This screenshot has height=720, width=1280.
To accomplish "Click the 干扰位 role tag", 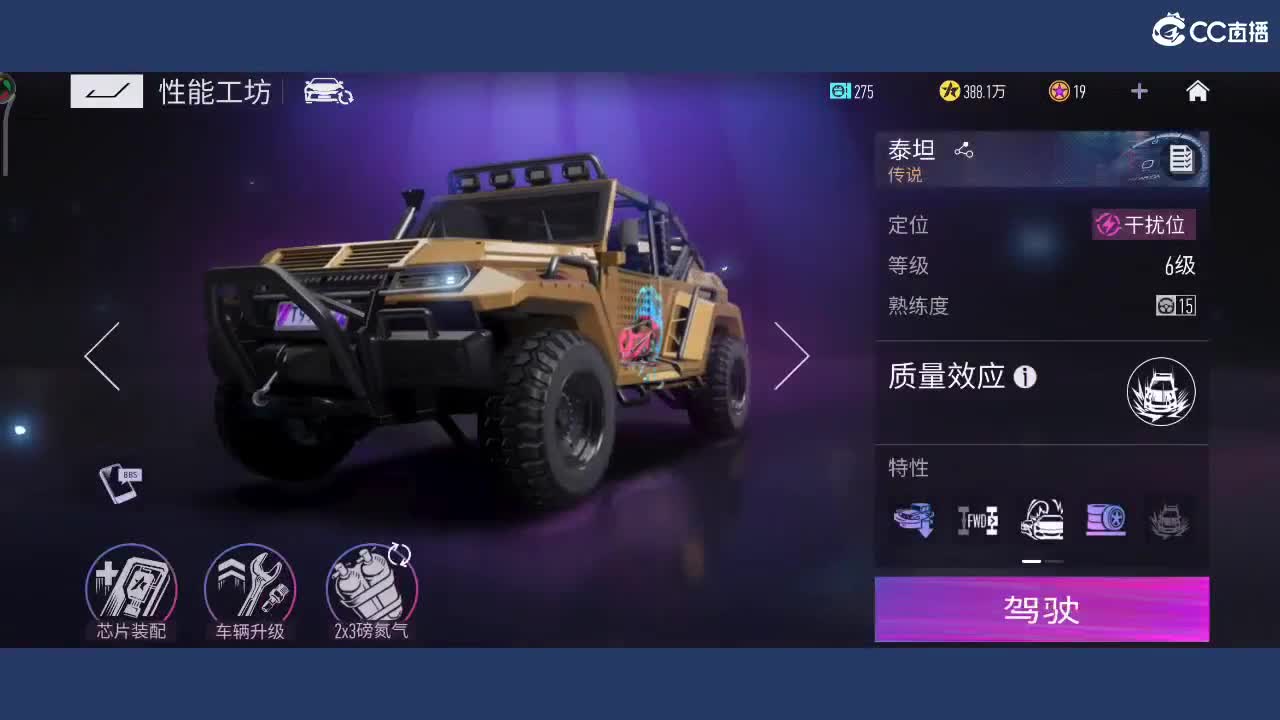I will (x=1143, y=225).
